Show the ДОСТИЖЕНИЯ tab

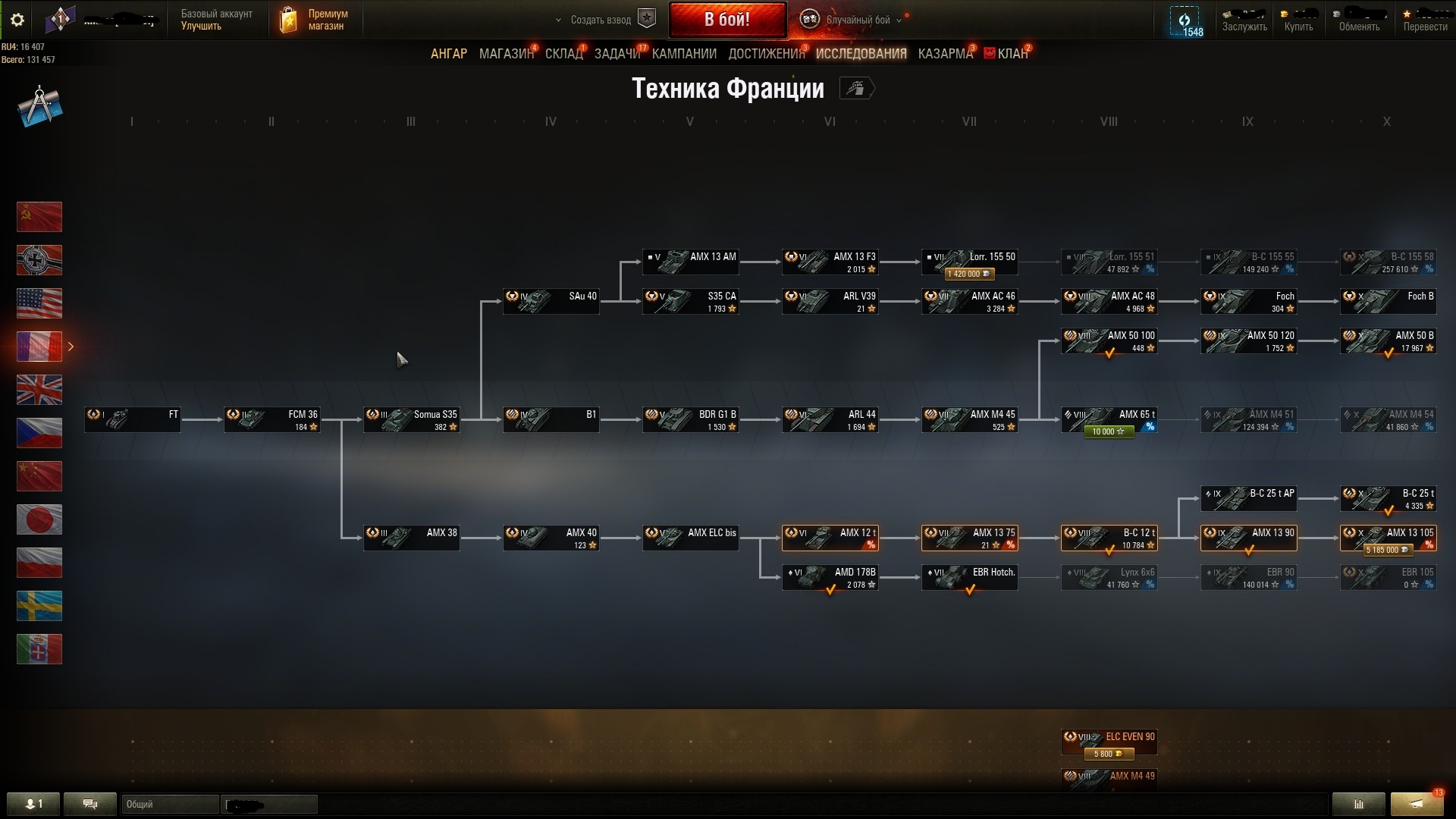(766, 54)
